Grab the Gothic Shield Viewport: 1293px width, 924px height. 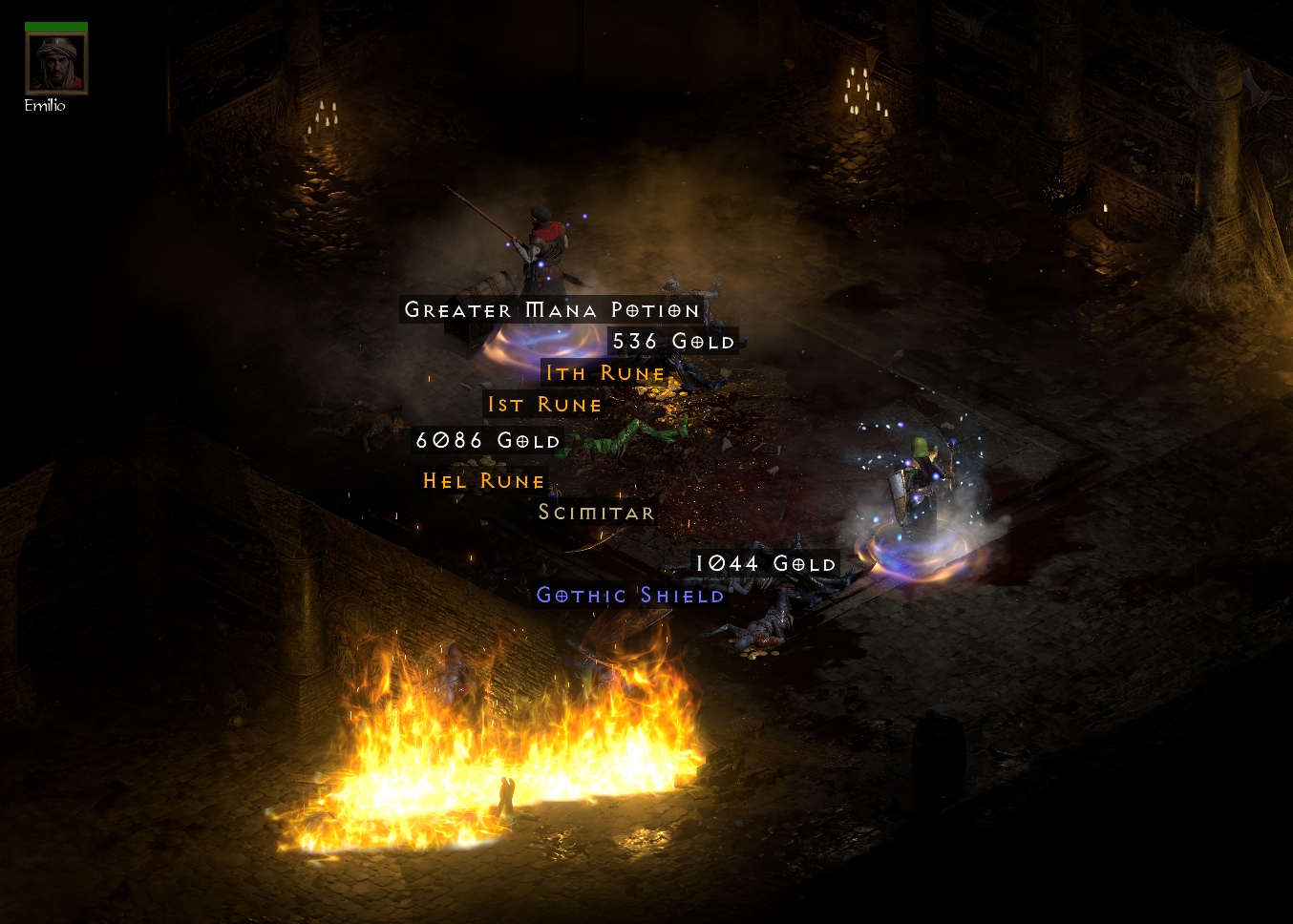click(x=629, y=596)
